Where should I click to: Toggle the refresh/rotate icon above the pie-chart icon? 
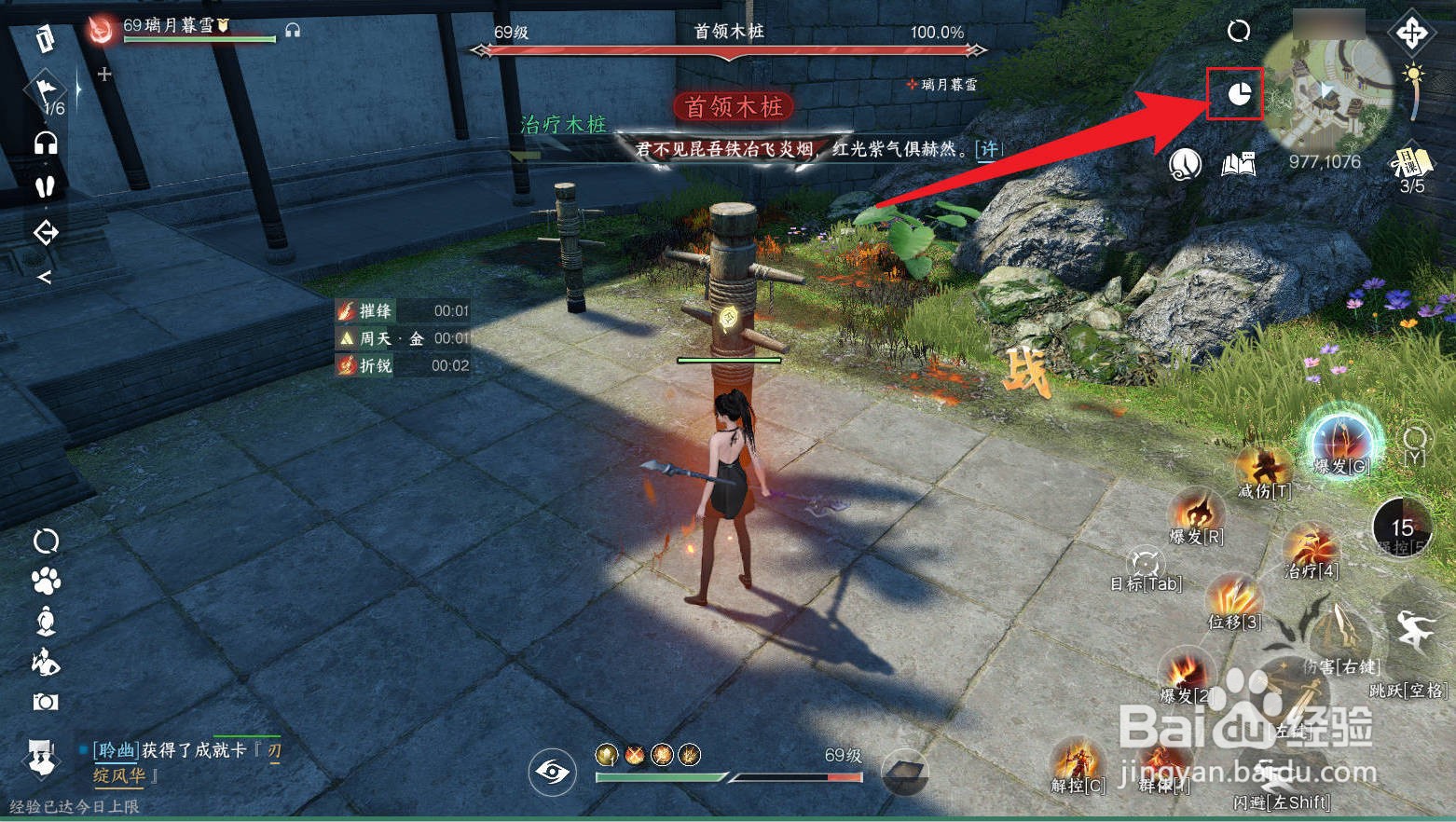(x=1239, y=31)
